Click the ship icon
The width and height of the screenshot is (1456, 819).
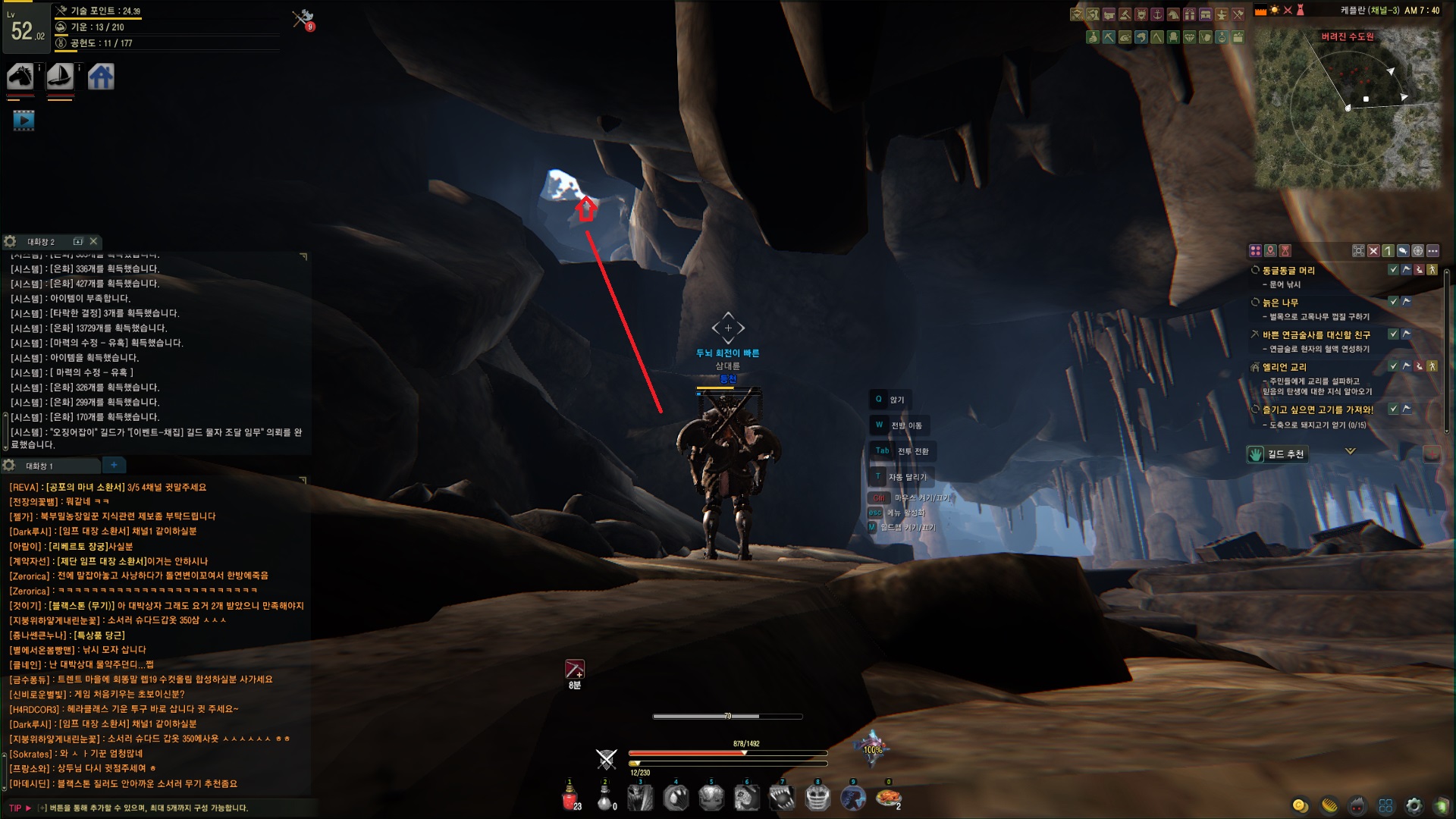(x=60, y=77)
